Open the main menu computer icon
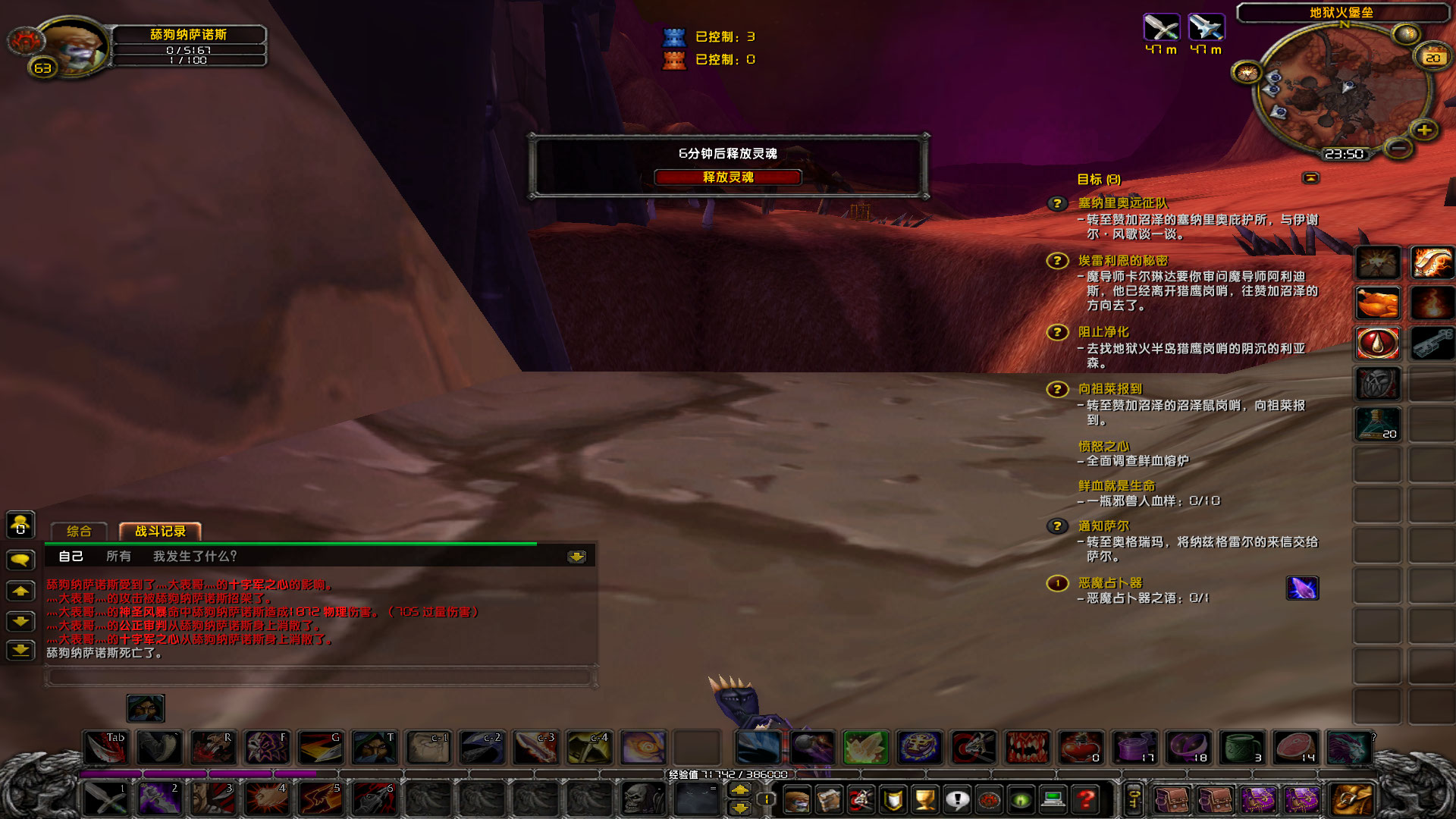 [1054, 800]
